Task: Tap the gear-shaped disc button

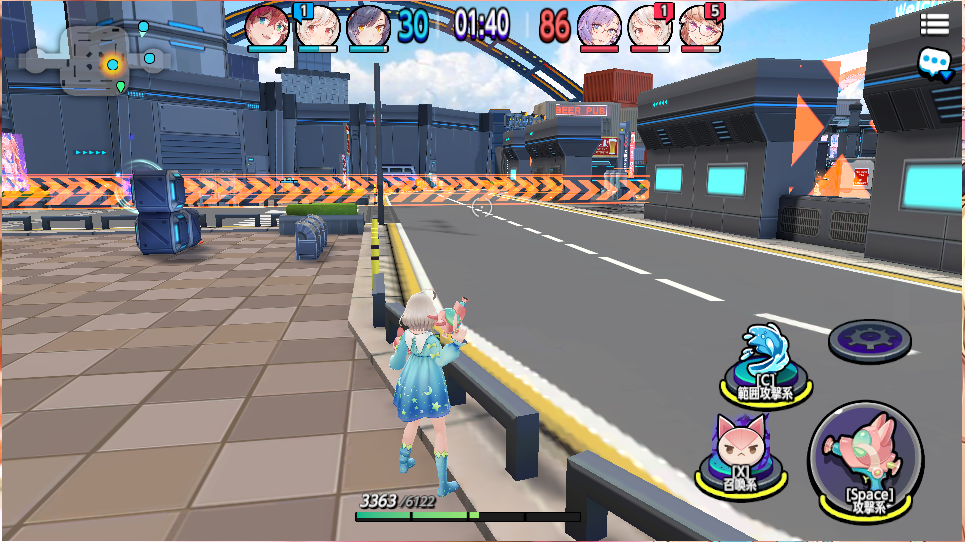Action: click(x=869, y=338)
